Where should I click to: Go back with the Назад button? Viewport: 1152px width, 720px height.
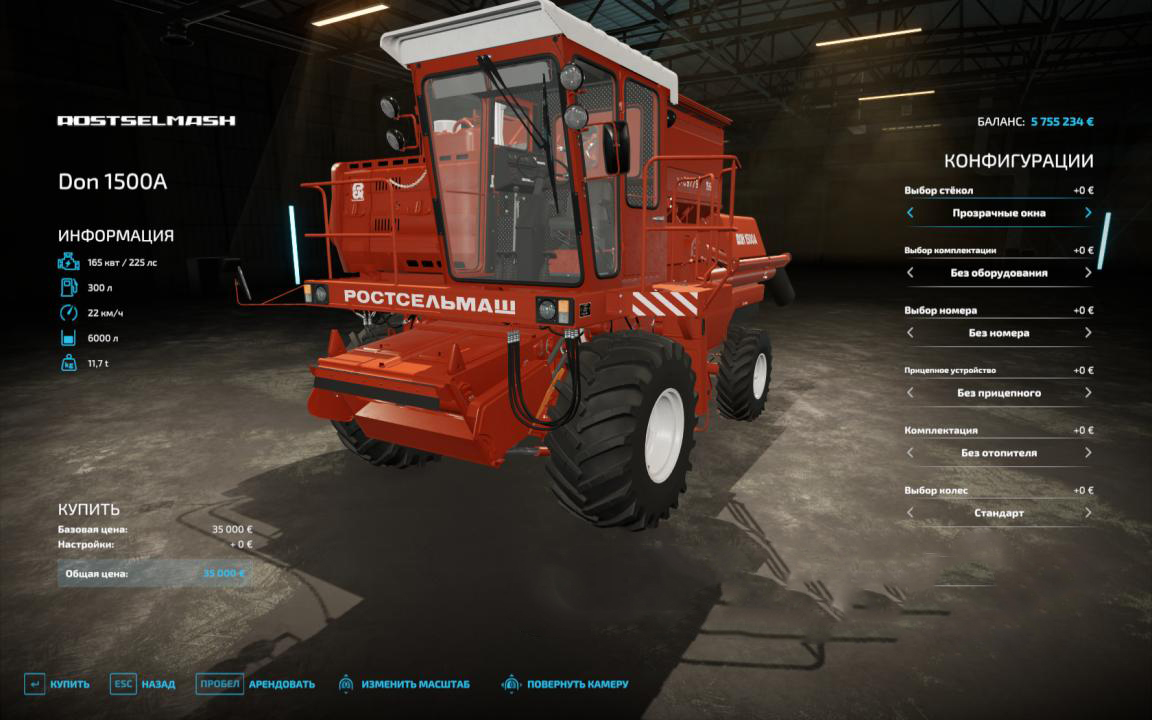point(142,684)
